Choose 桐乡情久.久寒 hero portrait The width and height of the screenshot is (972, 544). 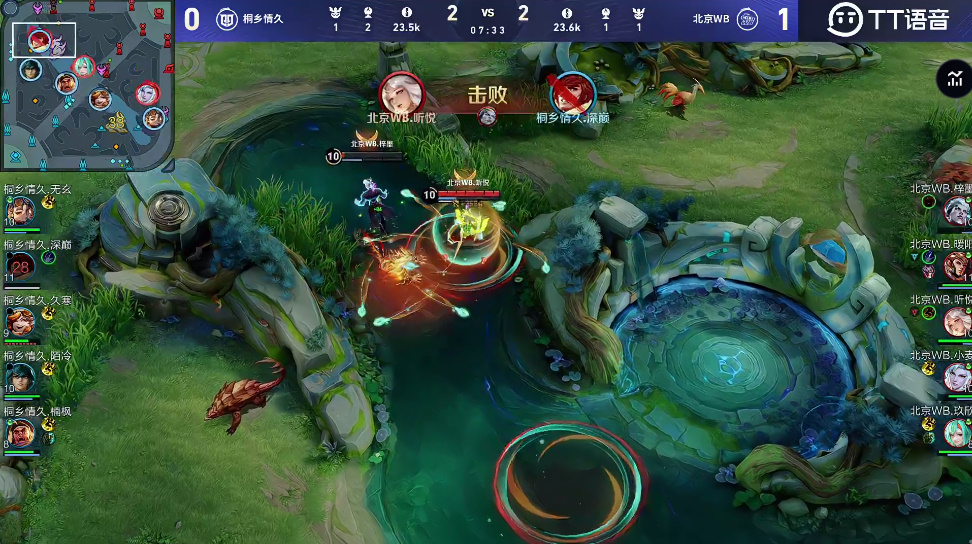pos(21,321)
